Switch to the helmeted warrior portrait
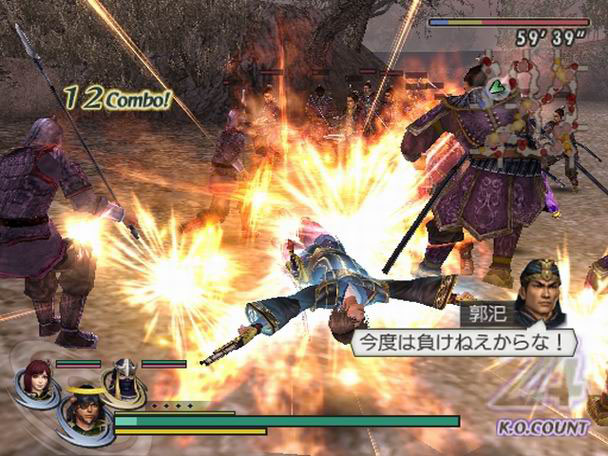Screen dimensions: 608x456 click(x=125, y=377)
